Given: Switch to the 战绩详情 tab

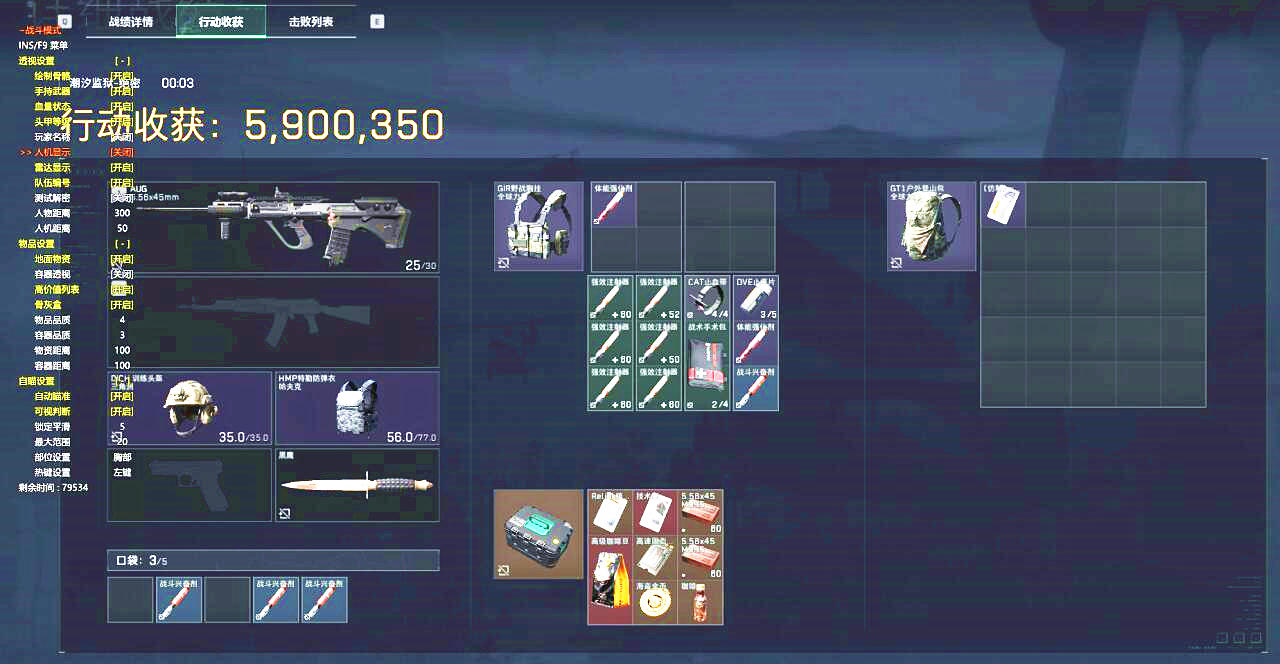Looking at the screenshot, I should tap(131, 21).
